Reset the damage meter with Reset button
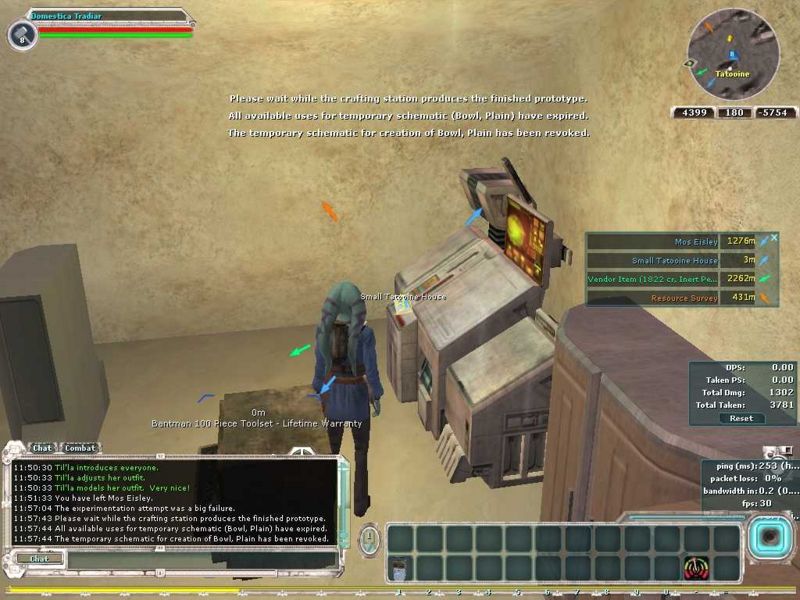Viewport: 800px width, 600px height. click(x=741, y=418)
